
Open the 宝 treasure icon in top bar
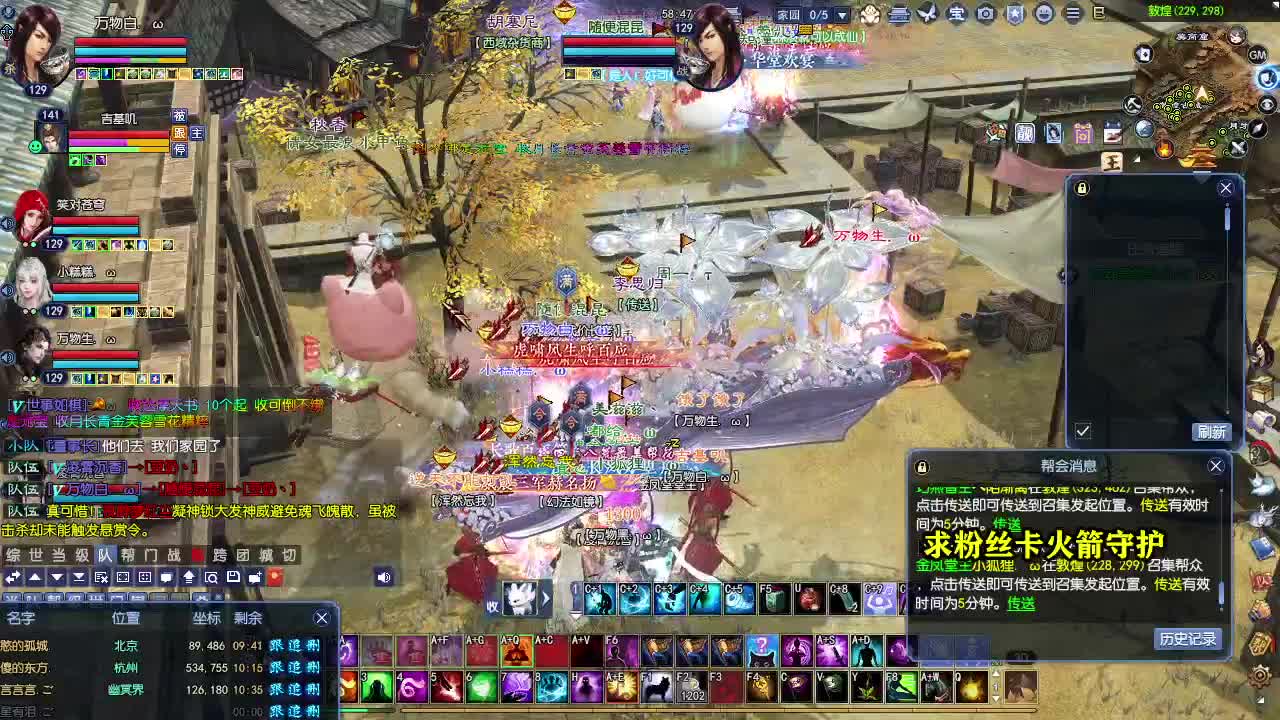(954, 14)
